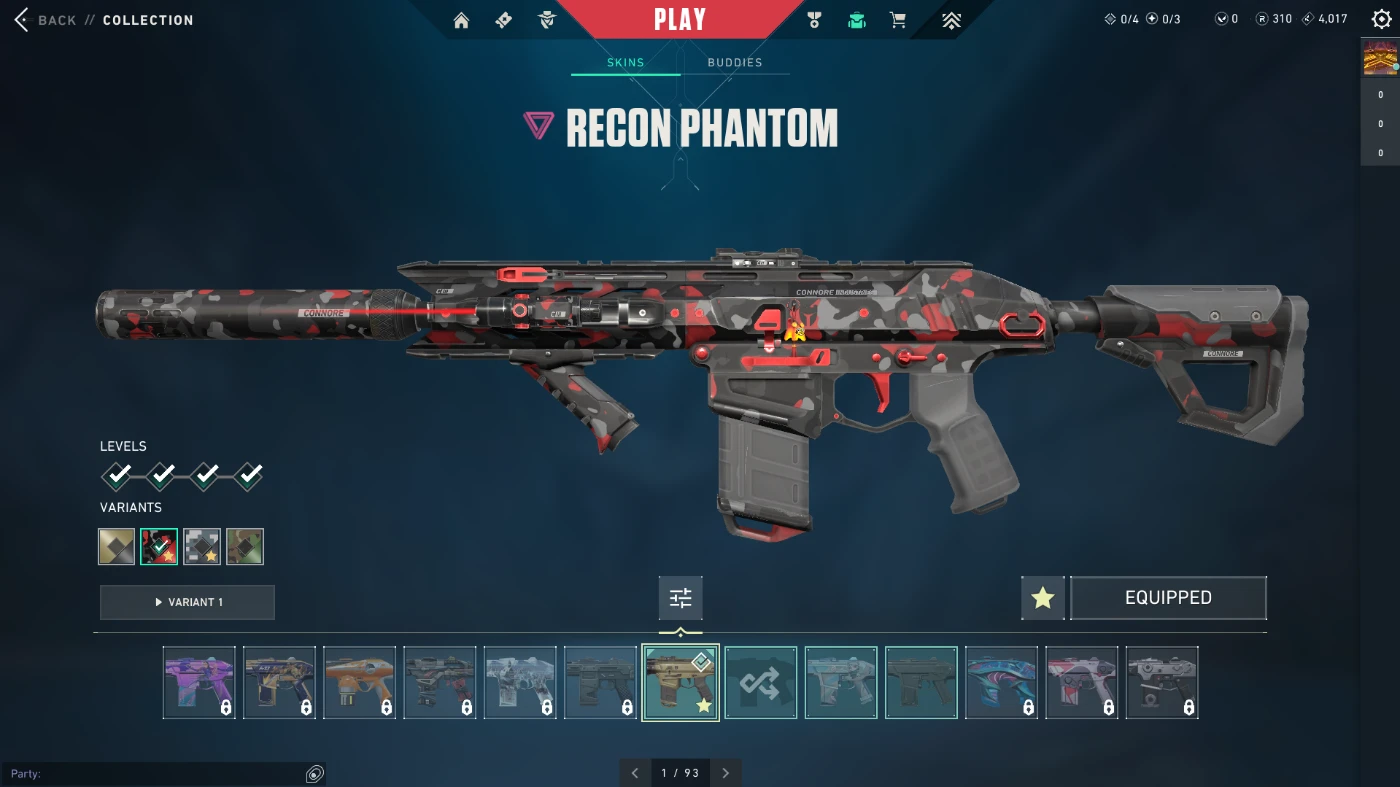This screenshot has height=787, width=1400.
Task: Open the filter sliders button
Action: [681, 598]
